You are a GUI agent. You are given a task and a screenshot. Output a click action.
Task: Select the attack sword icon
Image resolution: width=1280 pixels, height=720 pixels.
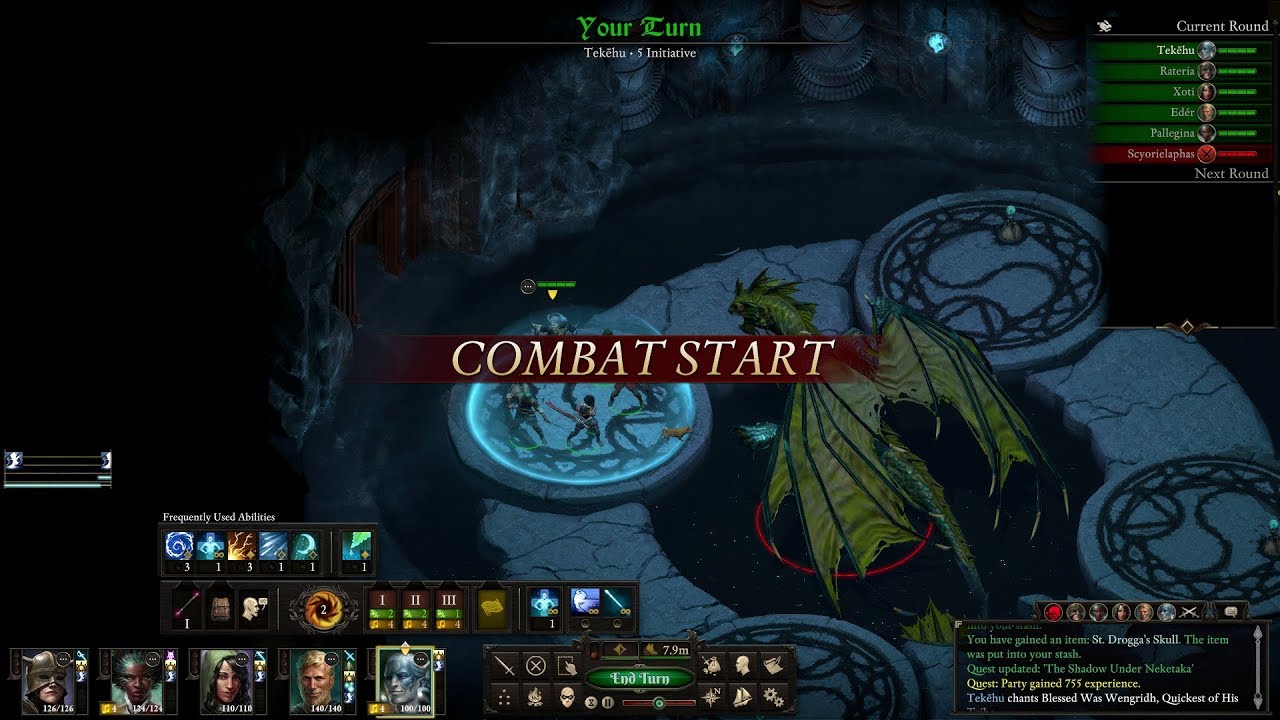tap(504, 666)
